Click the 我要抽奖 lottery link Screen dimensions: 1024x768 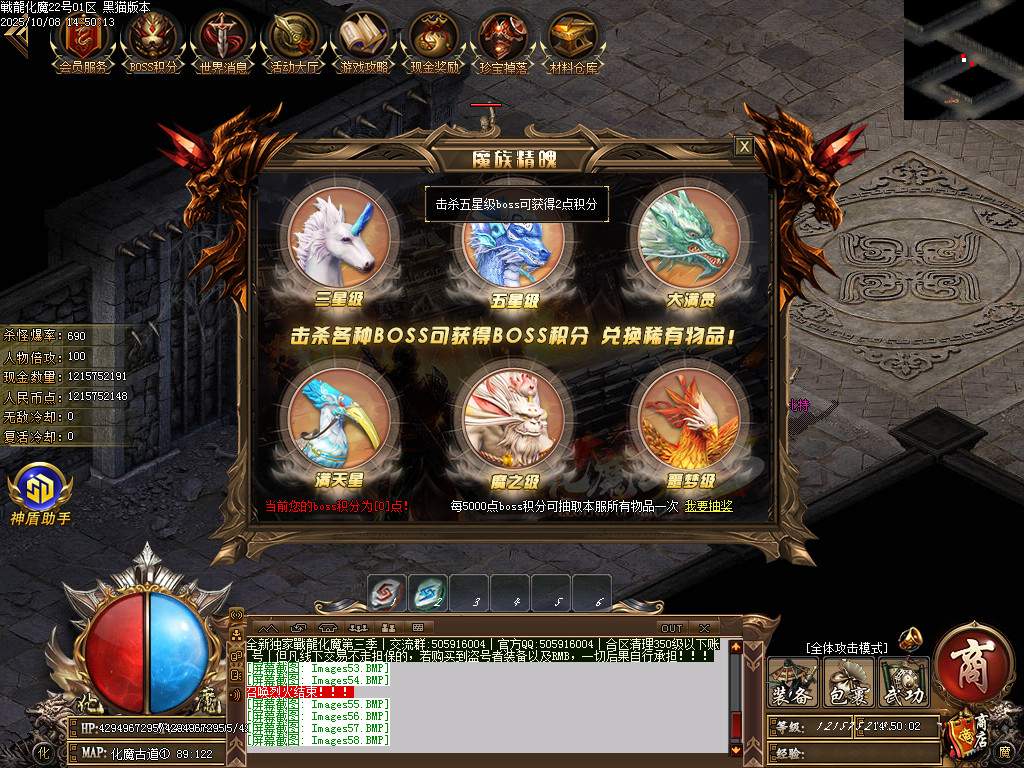point(709,507)
